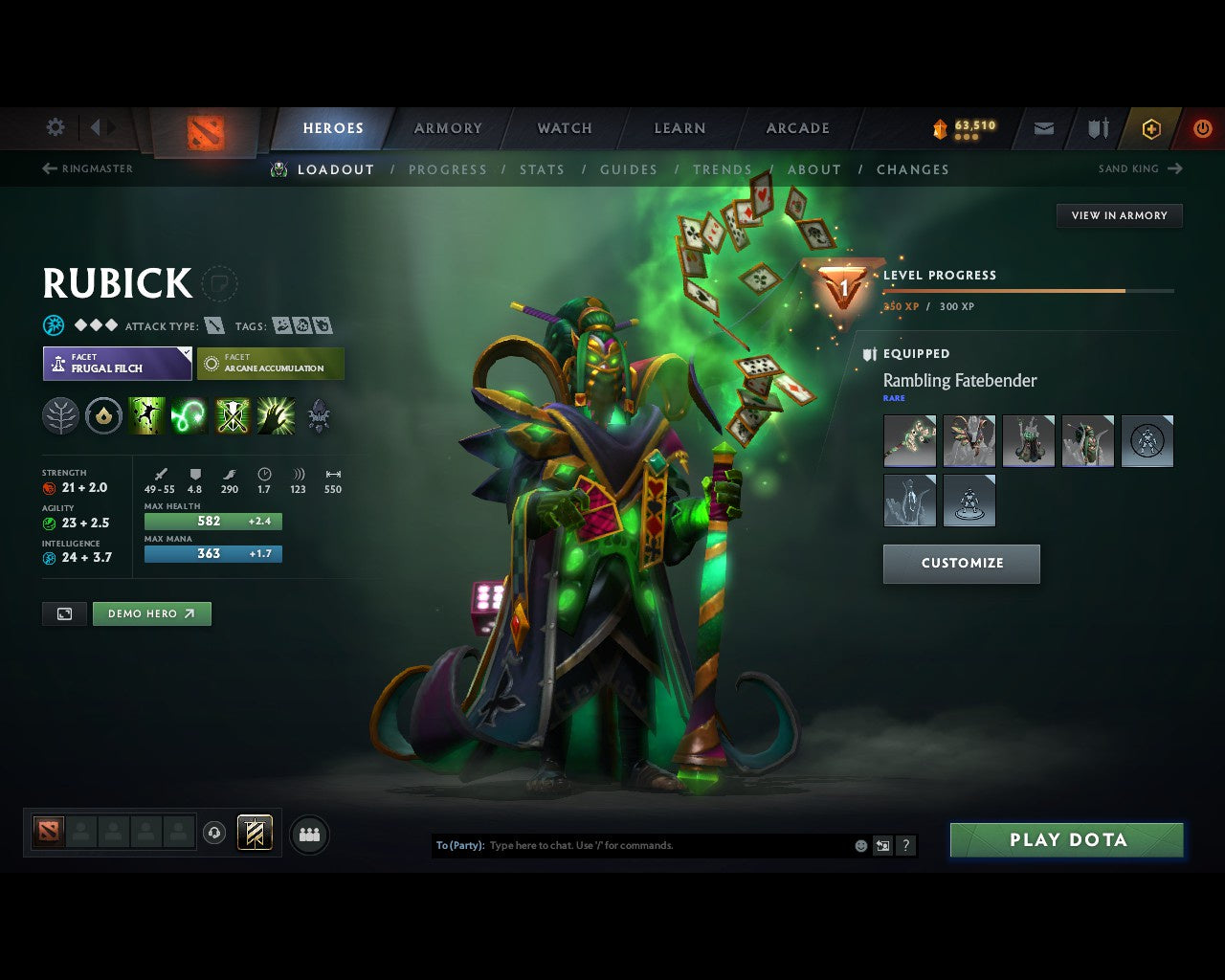Expand the guild banner panel
Screen dimensions: 1225x980
254,834
